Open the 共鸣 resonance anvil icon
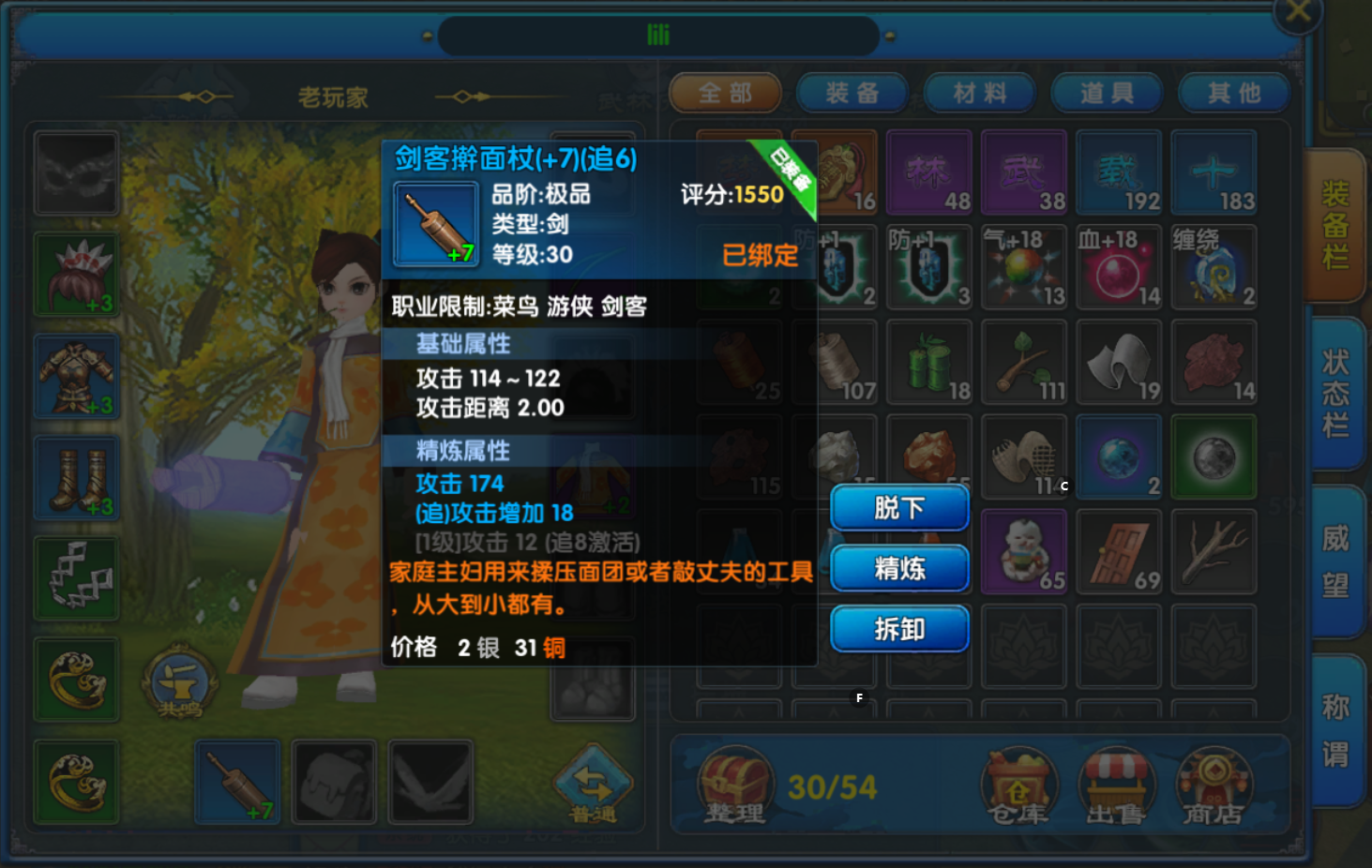 click(179, 681)
